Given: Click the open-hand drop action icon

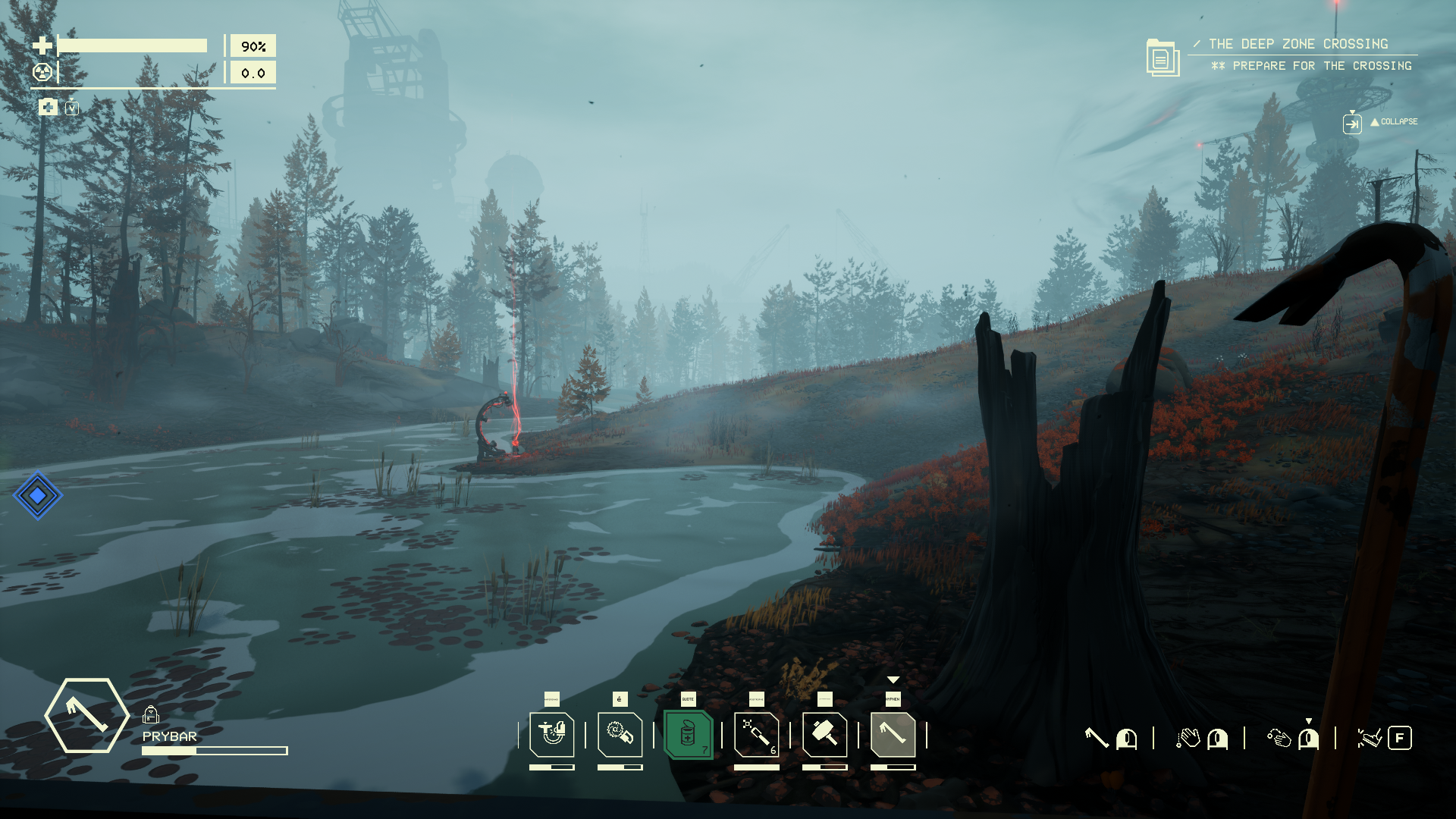Looking at the screenshot, I should tap(1188, 738).
